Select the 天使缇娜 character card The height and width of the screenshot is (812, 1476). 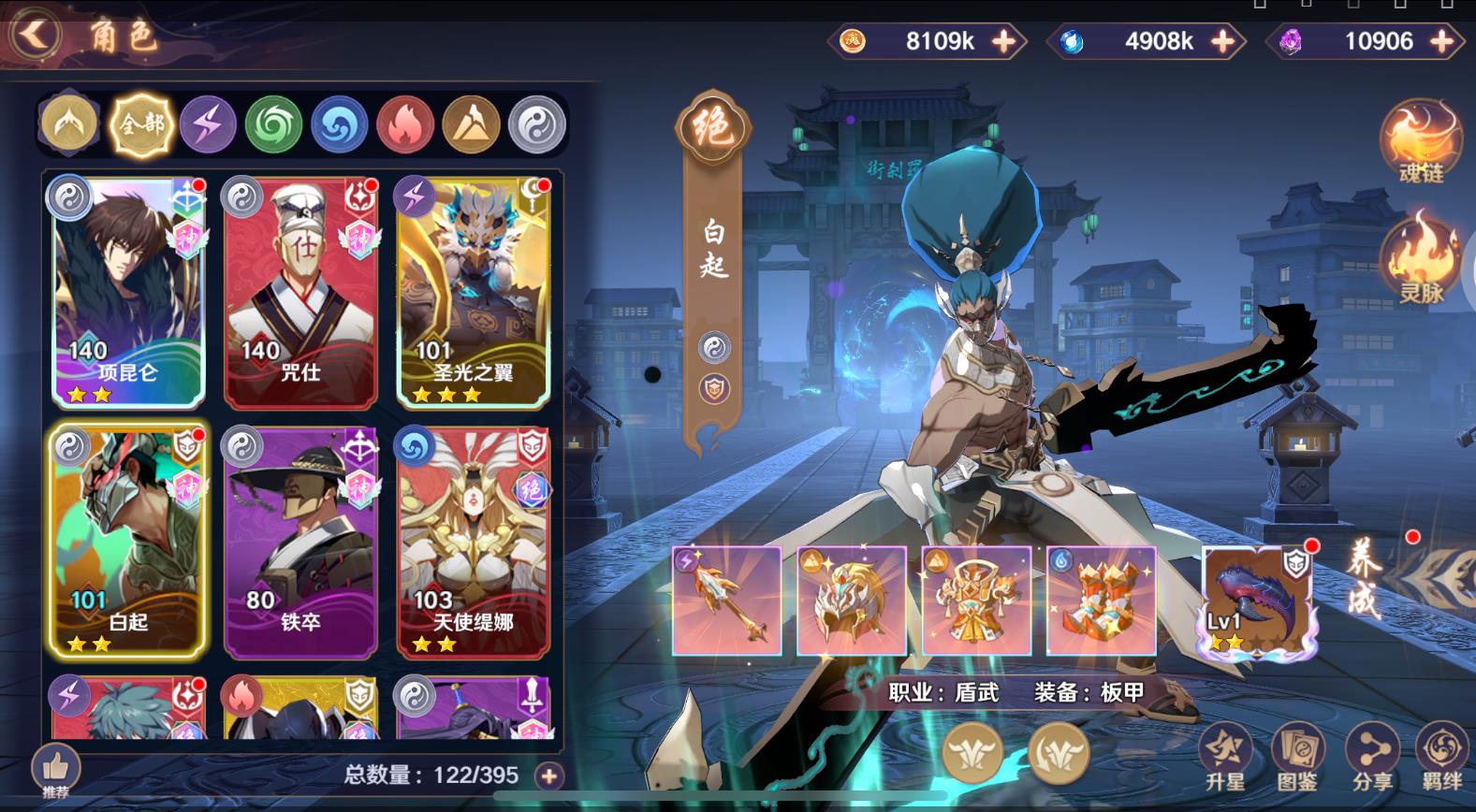click(x=473, y=543)
